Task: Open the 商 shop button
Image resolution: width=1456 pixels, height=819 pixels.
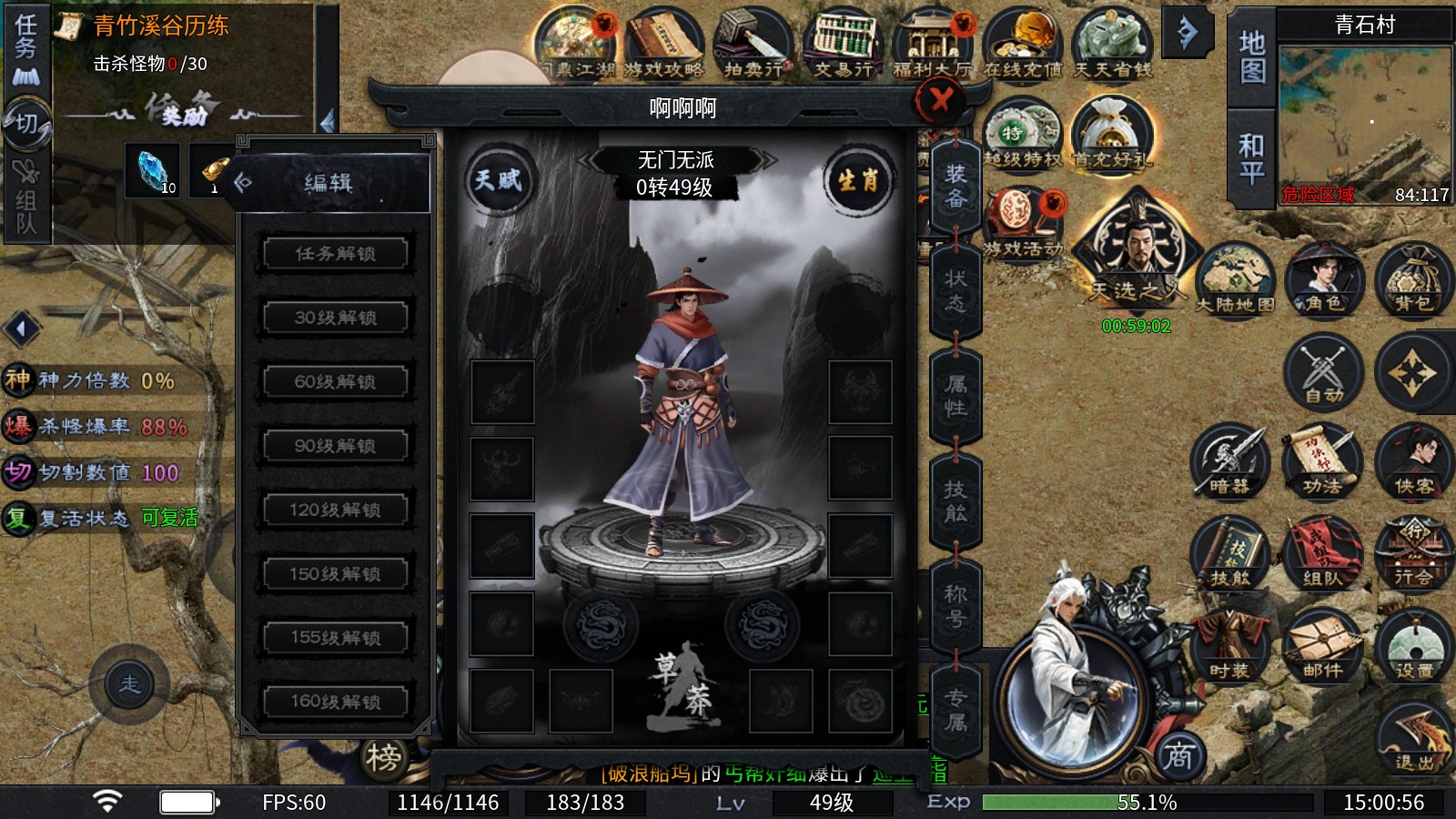Action: coord(1179,755)
